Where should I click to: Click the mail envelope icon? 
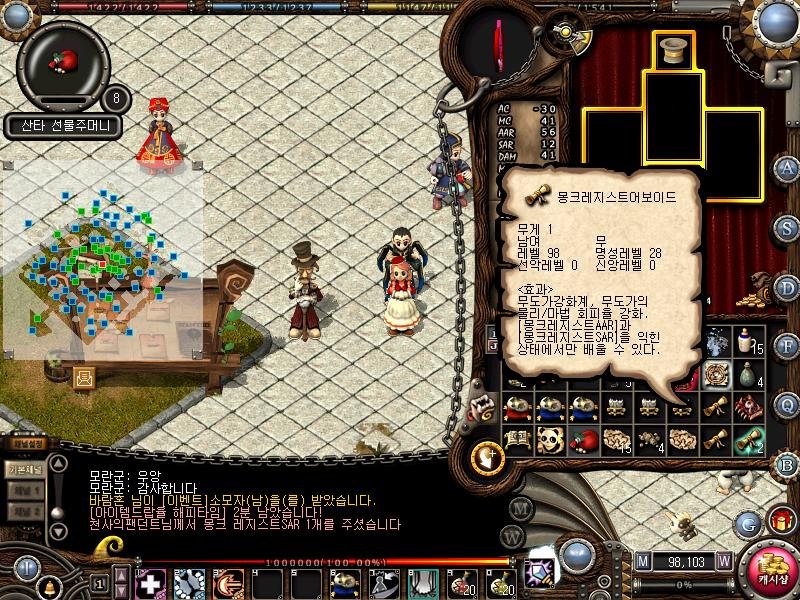pos(84,377)
